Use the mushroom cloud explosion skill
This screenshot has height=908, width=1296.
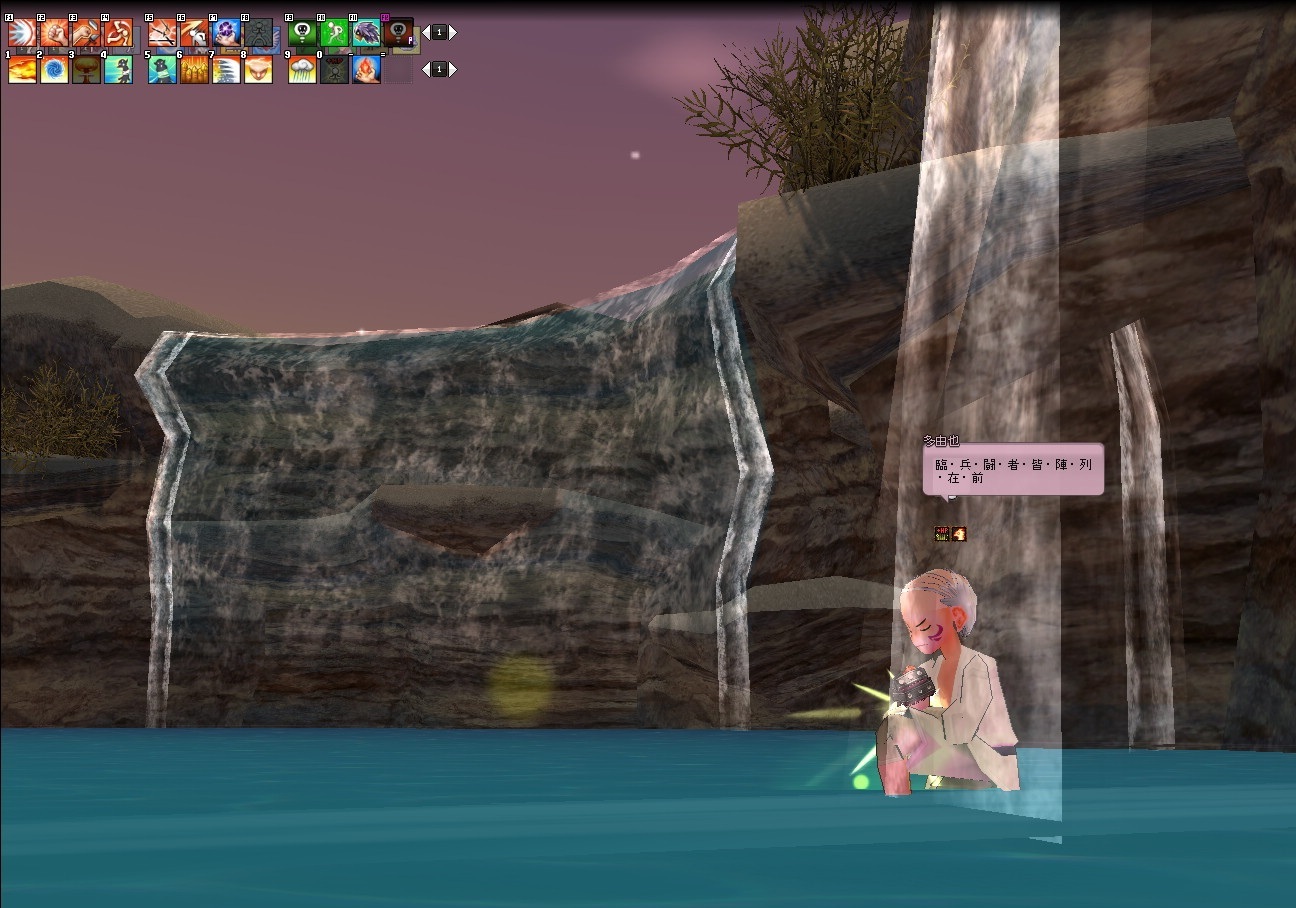click(x=86, y=70)
